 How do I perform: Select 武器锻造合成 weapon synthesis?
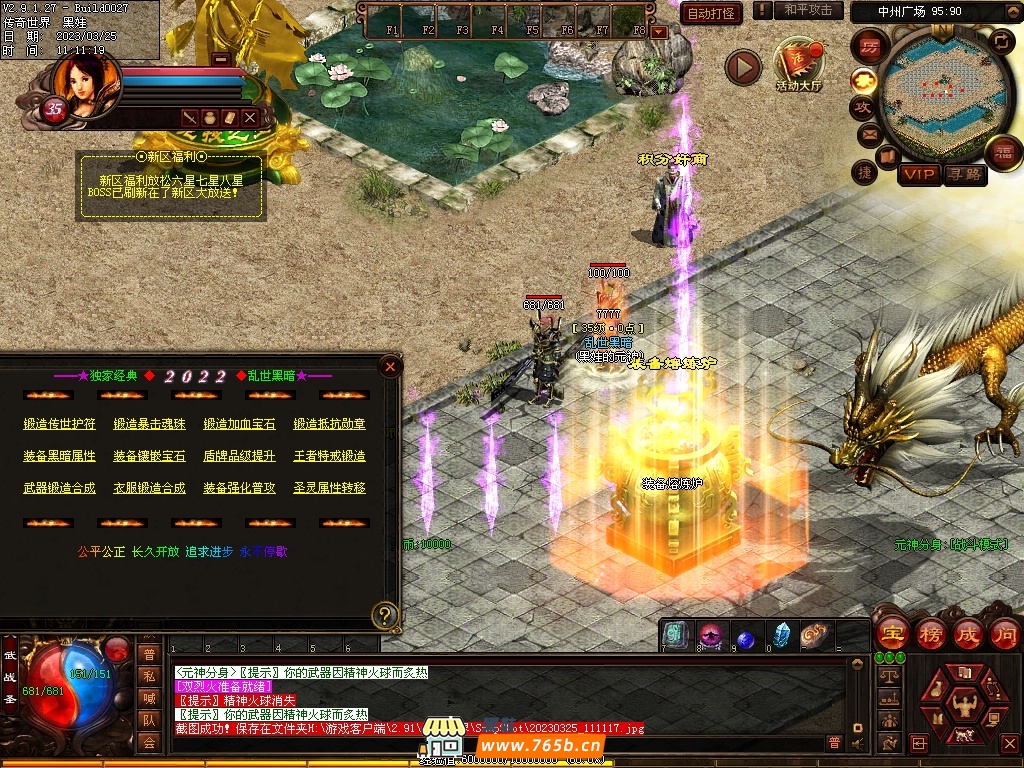(x=60, y=488)
